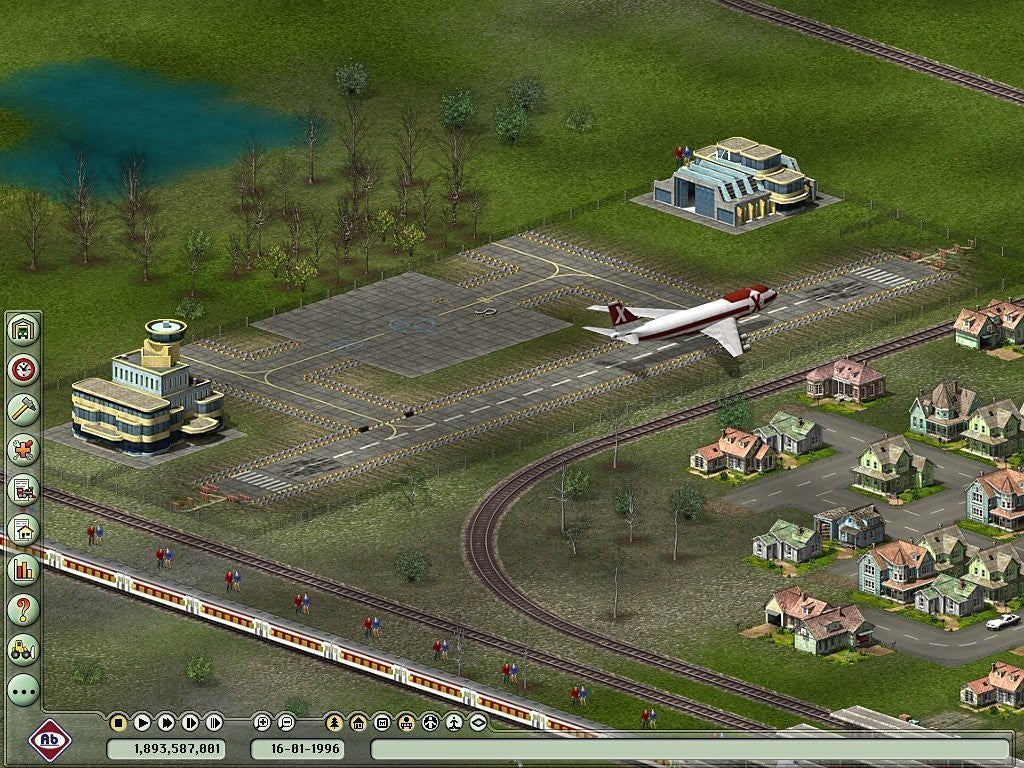Select the hammer construction tool

click(x=23, y=409)
